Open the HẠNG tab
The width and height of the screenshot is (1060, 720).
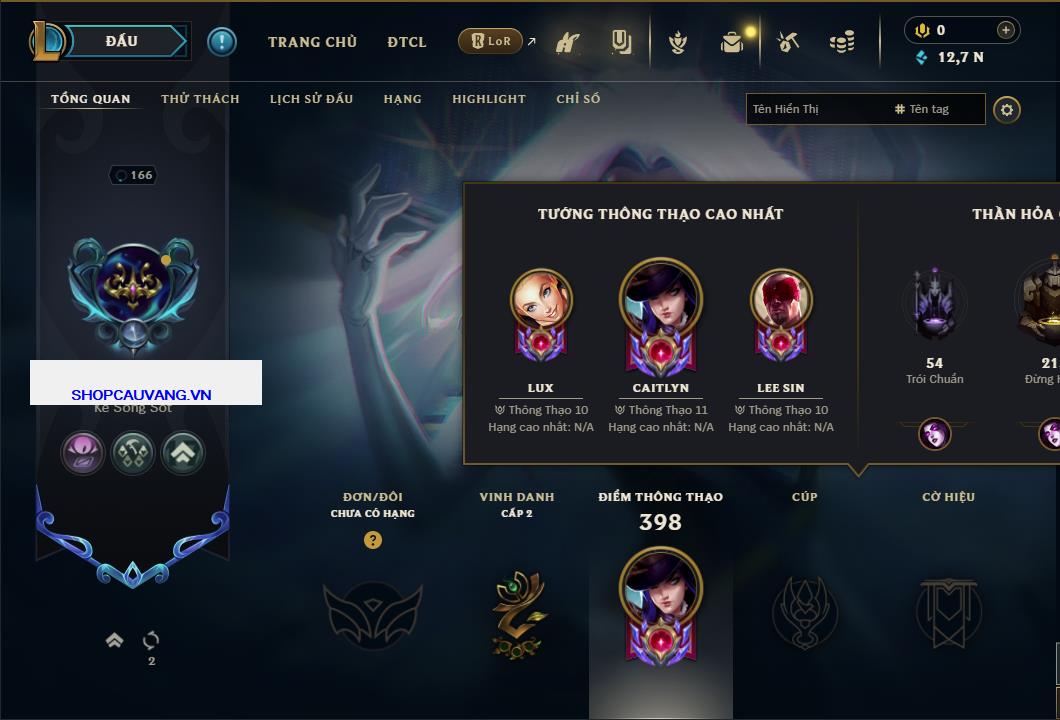click(402, 99)
